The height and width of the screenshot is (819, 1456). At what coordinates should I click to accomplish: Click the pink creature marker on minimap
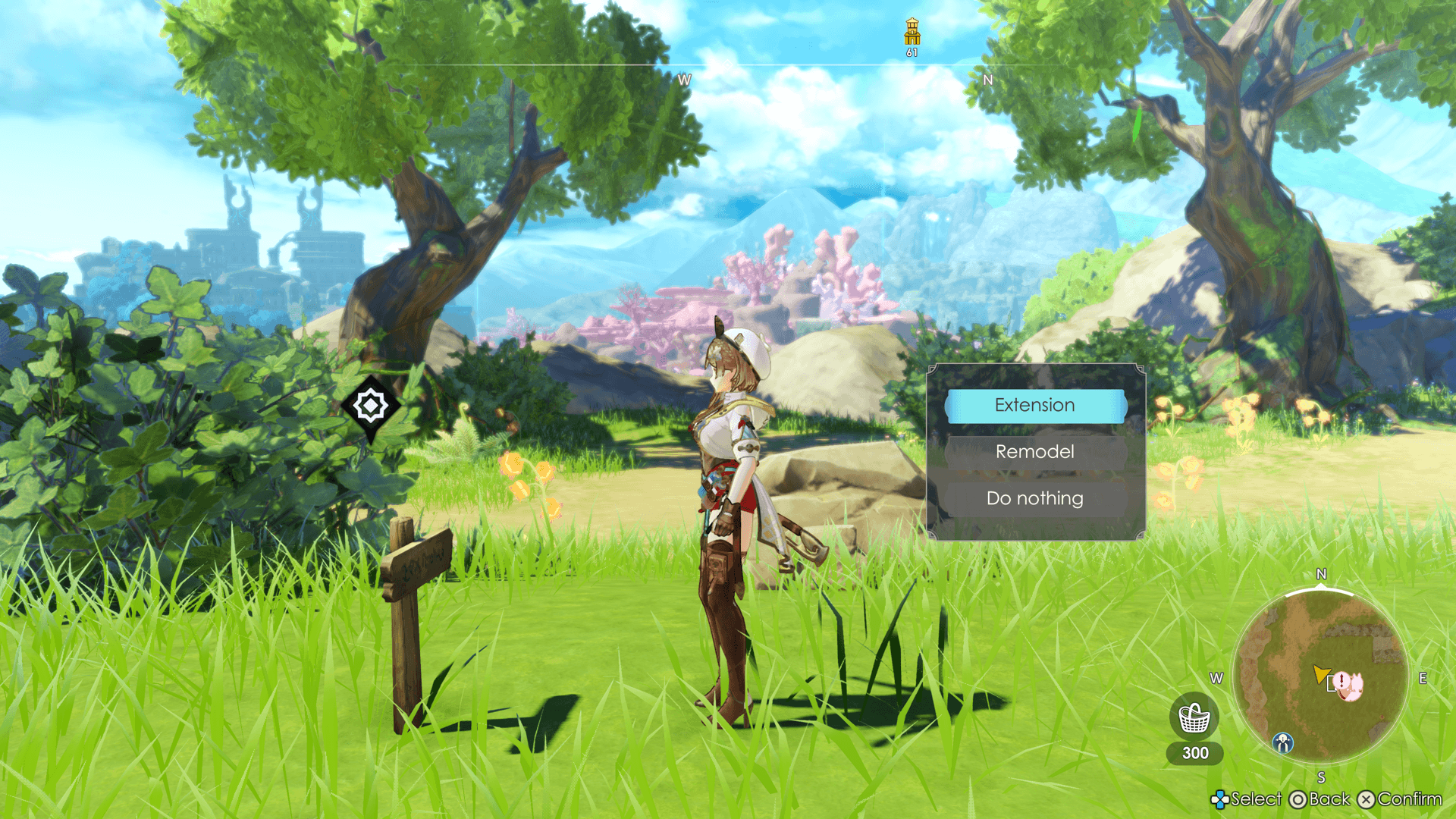[1349, 686]
